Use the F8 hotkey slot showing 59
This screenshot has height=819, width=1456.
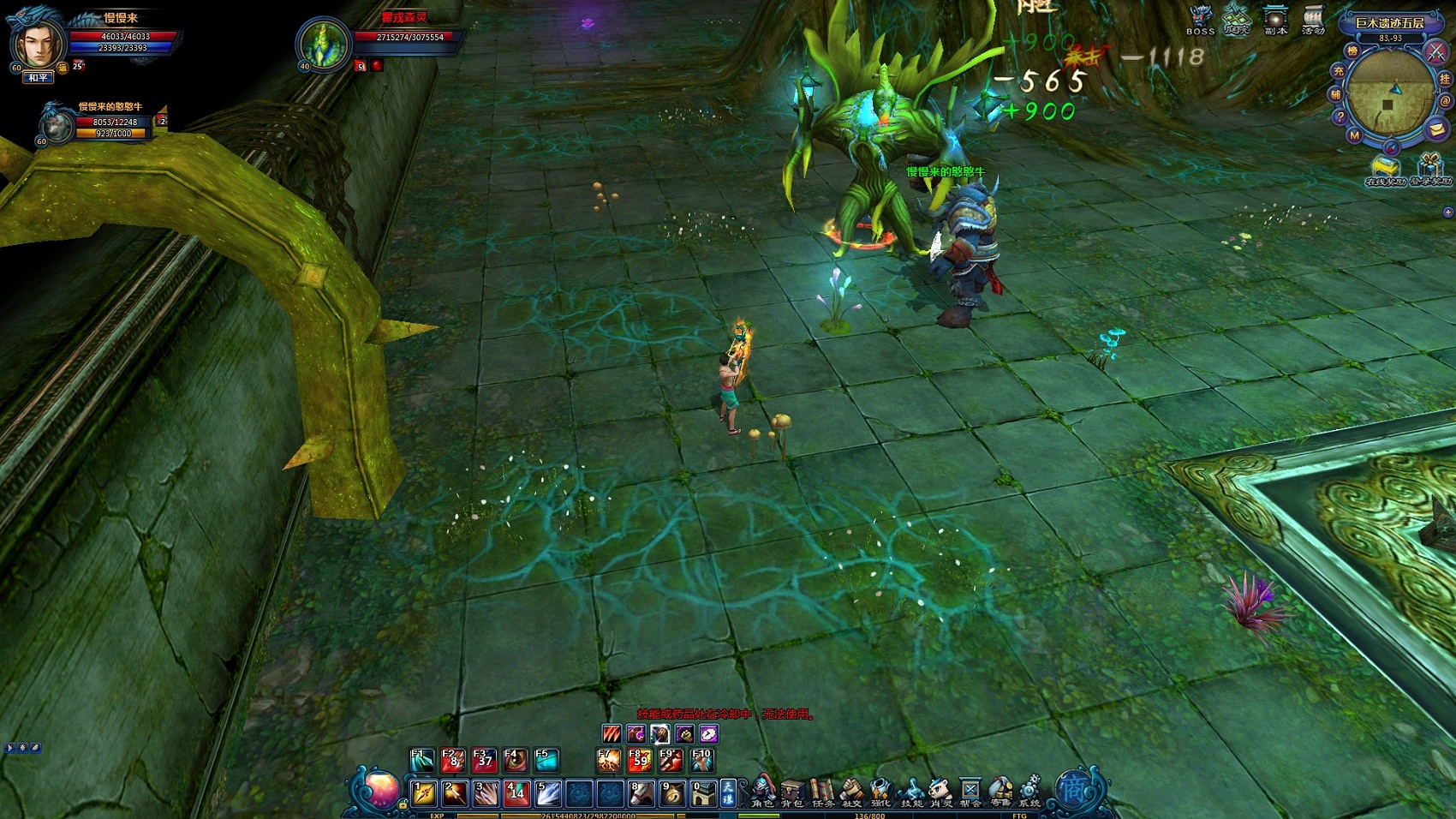pyautogui.click(x=640, y=759)
